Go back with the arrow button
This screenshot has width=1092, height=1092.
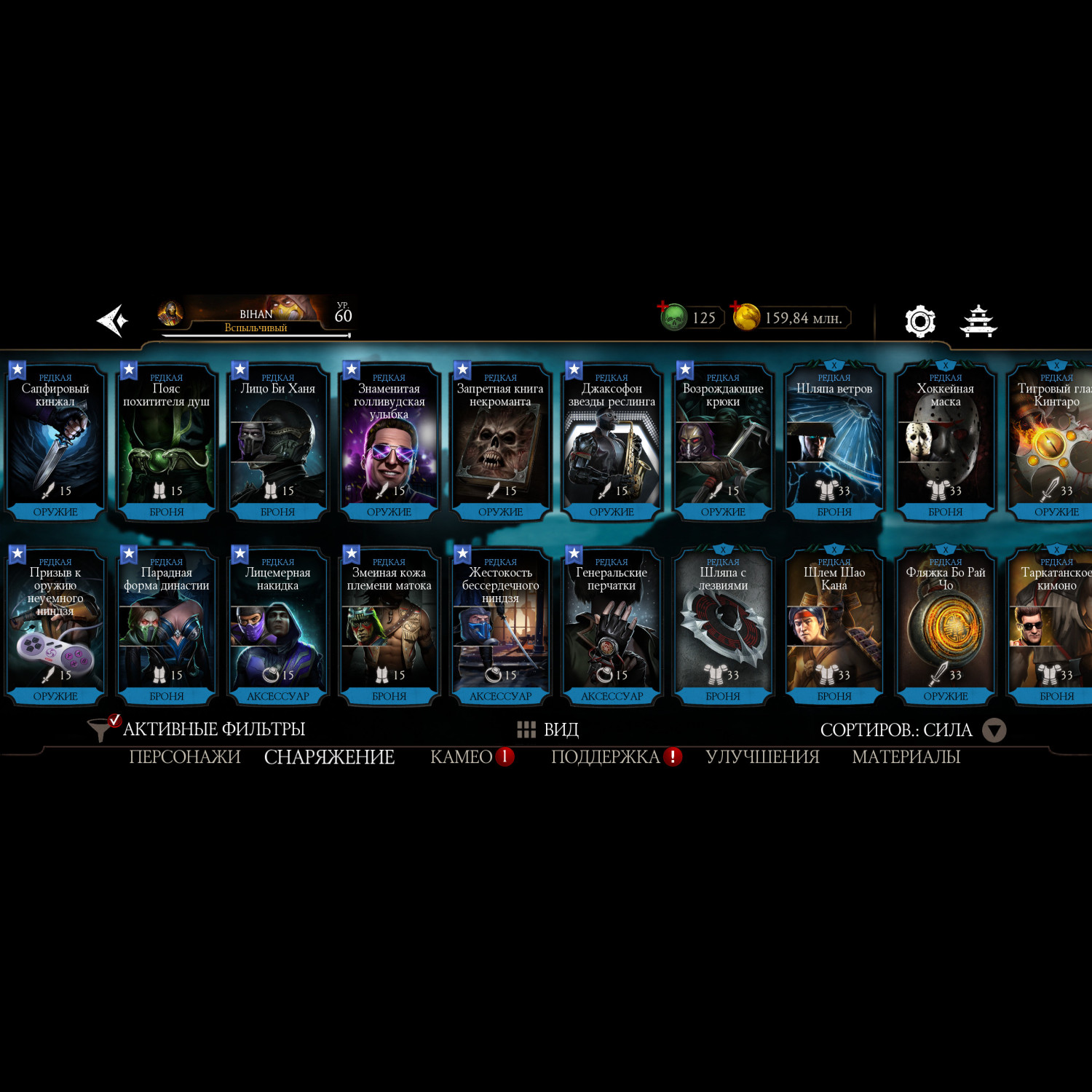113,320
